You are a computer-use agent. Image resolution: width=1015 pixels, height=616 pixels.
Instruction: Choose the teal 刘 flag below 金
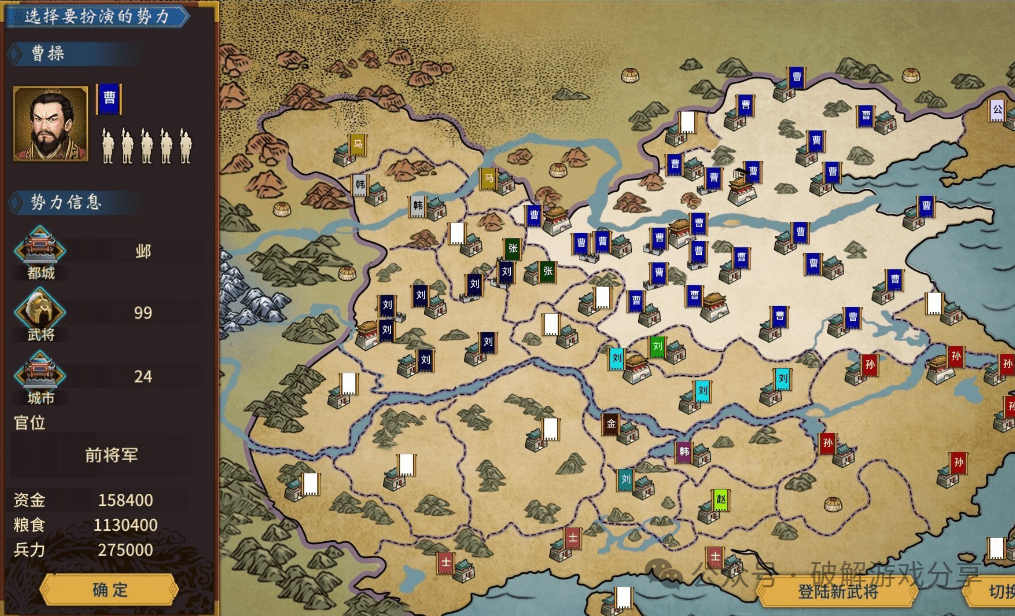(626, 480)
